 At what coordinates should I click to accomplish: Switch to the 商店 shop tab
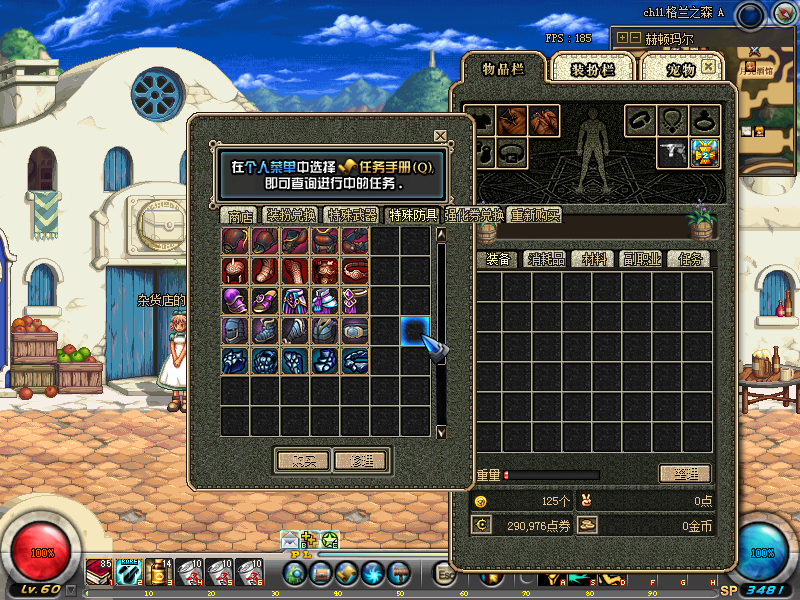(240, 215)
